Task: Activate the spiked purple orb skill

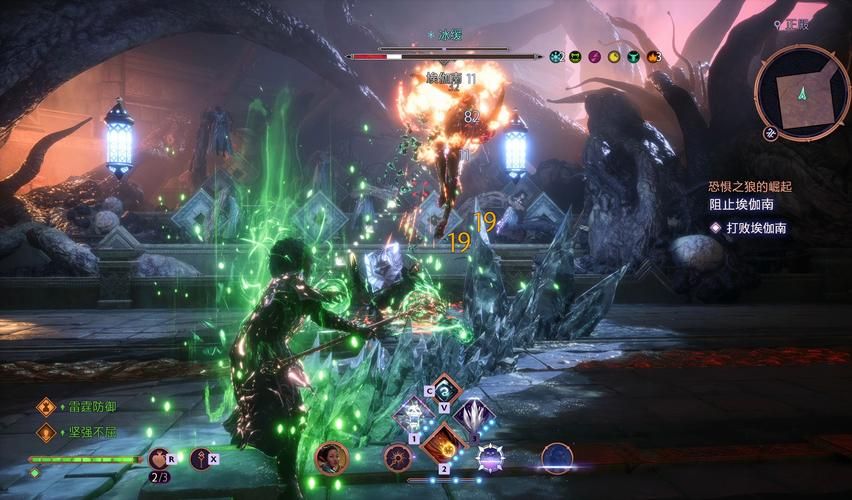Action: 490,458
